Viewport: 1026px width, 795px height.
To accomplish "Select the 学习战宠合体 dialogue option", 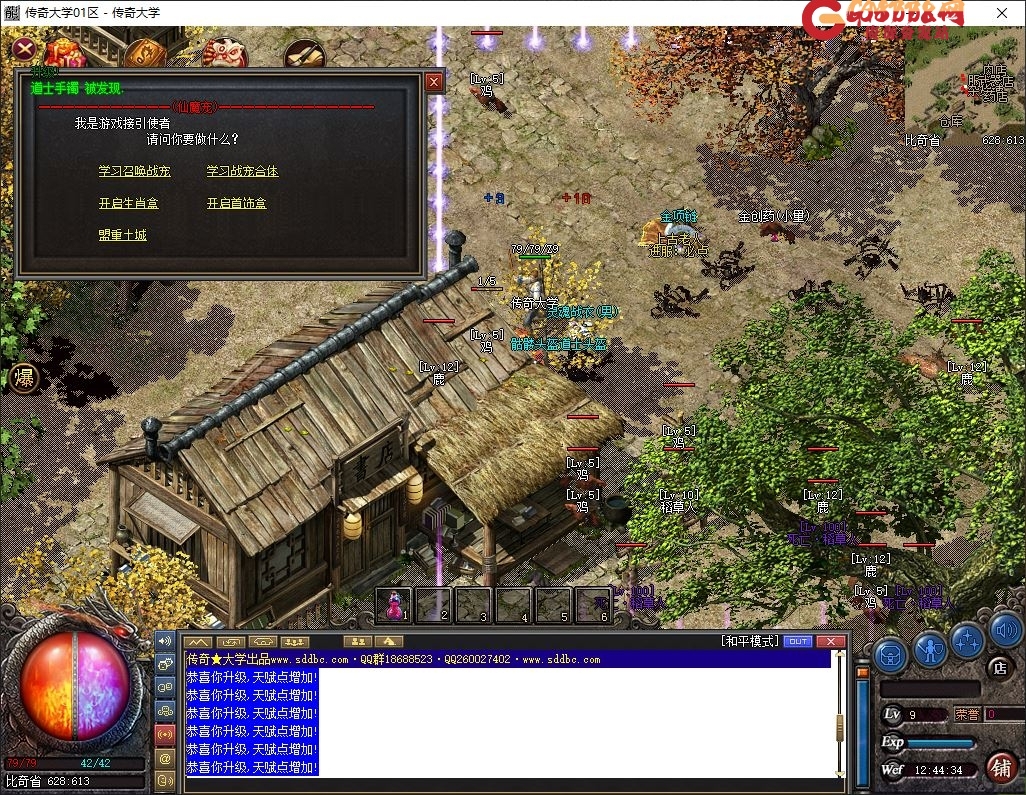I will 242,171.
